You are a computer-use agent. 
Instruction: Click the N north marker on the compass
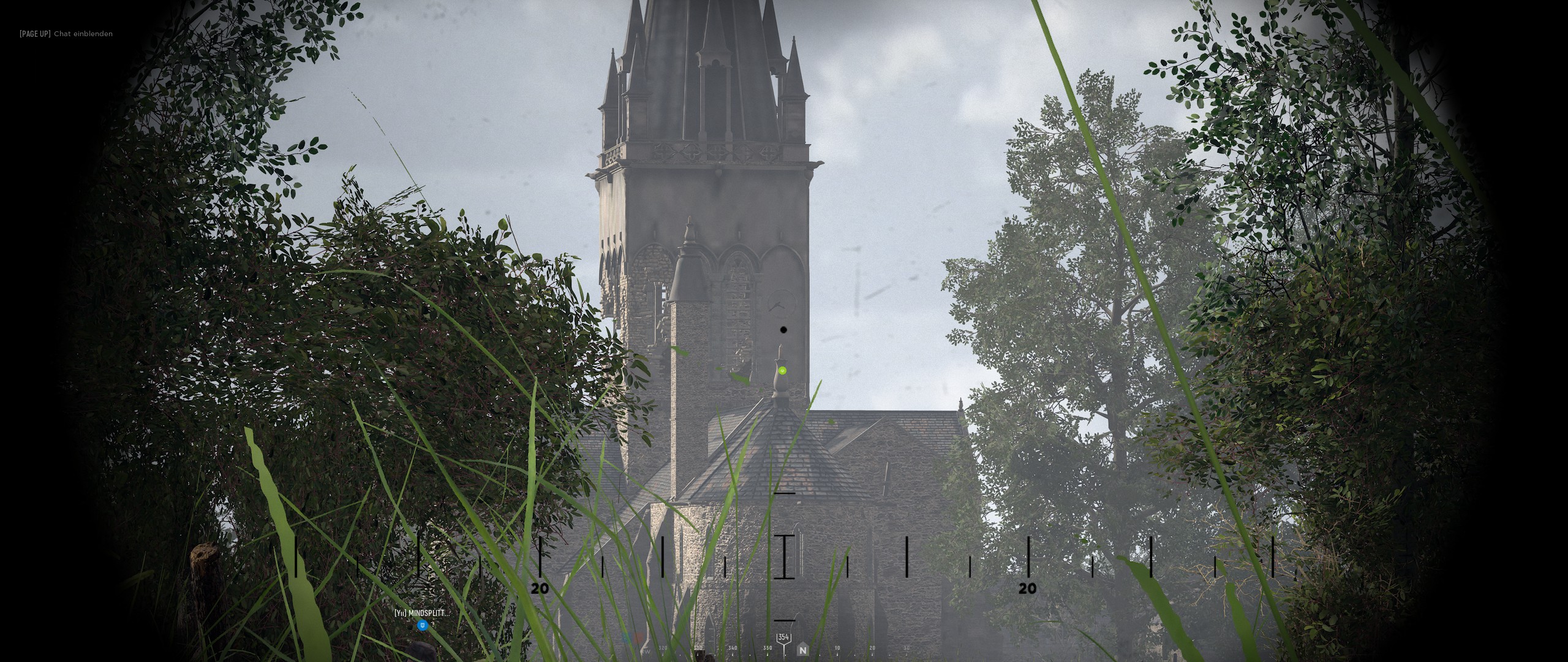coord(802,650)
